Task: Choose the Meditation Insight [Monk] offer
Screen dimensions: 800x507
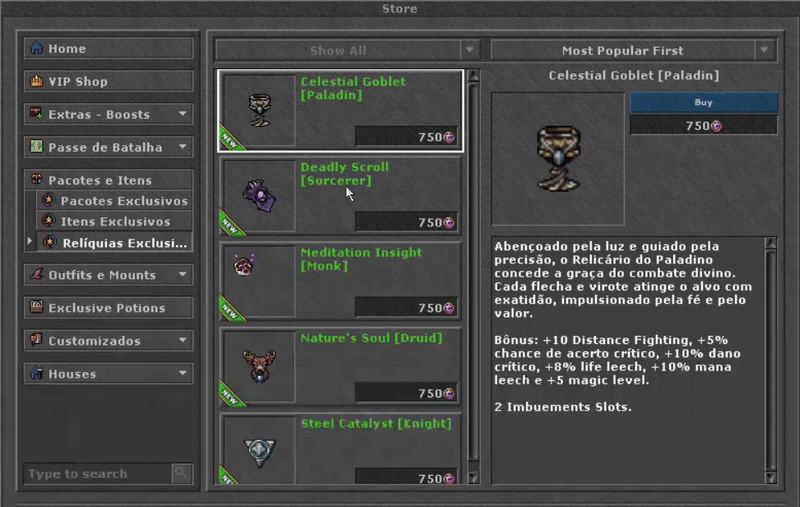Action: point(340,280)
